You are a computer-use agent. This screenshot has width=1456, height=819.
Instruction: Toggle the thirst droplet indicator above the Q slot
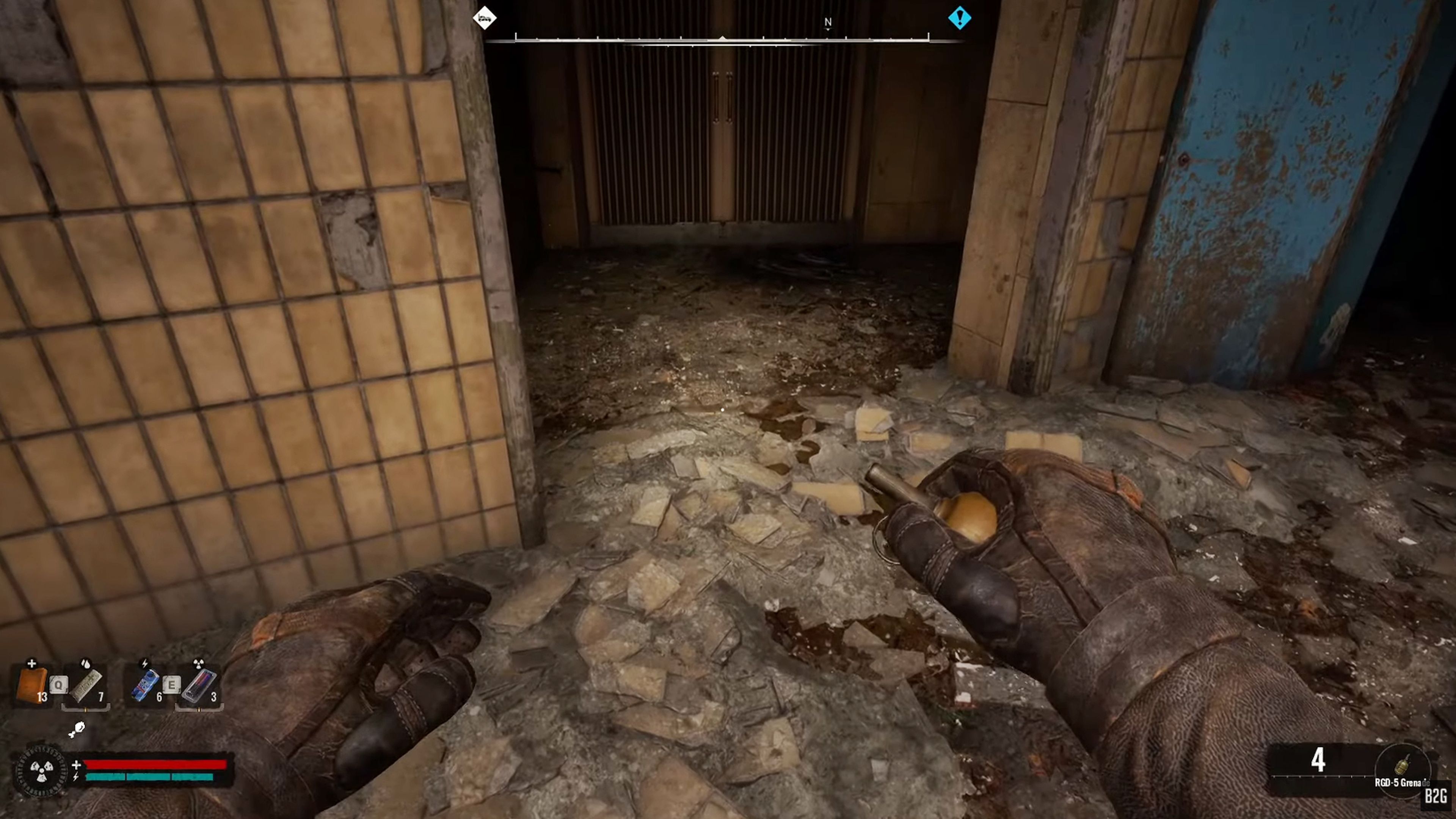pos(86,664)
